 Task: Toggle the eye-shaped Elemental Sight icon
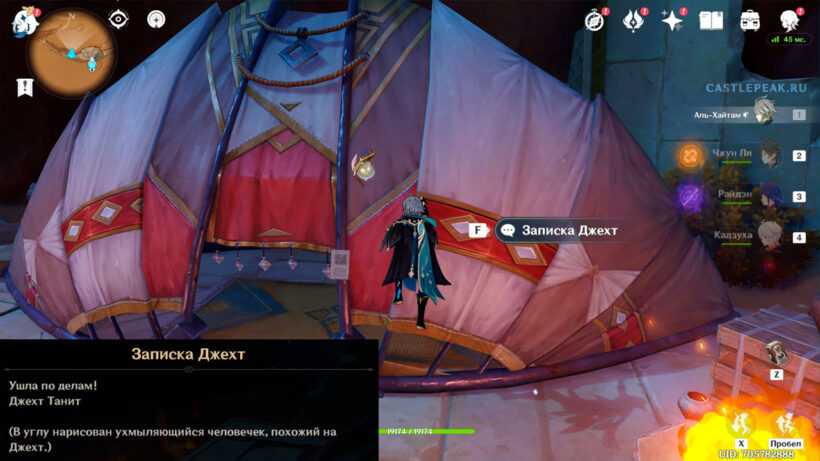[x=119, y=19]
